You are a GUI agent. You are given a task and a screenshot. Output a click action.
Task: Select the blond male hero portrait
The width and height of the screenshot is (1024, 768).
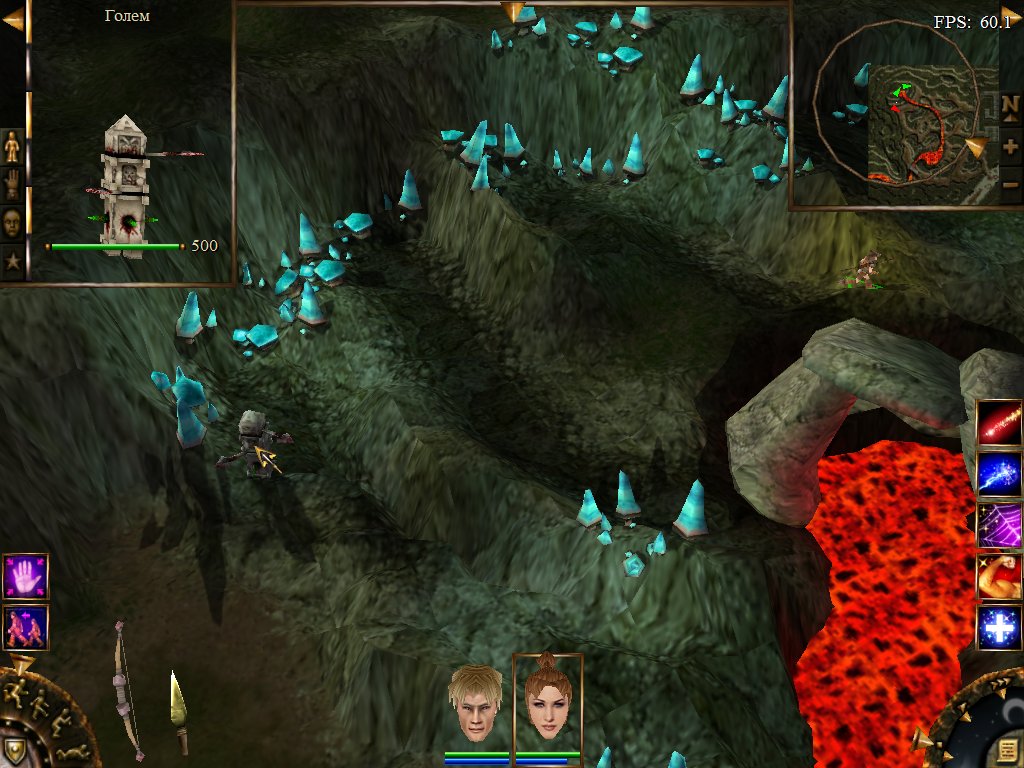(x=476, y=703)
